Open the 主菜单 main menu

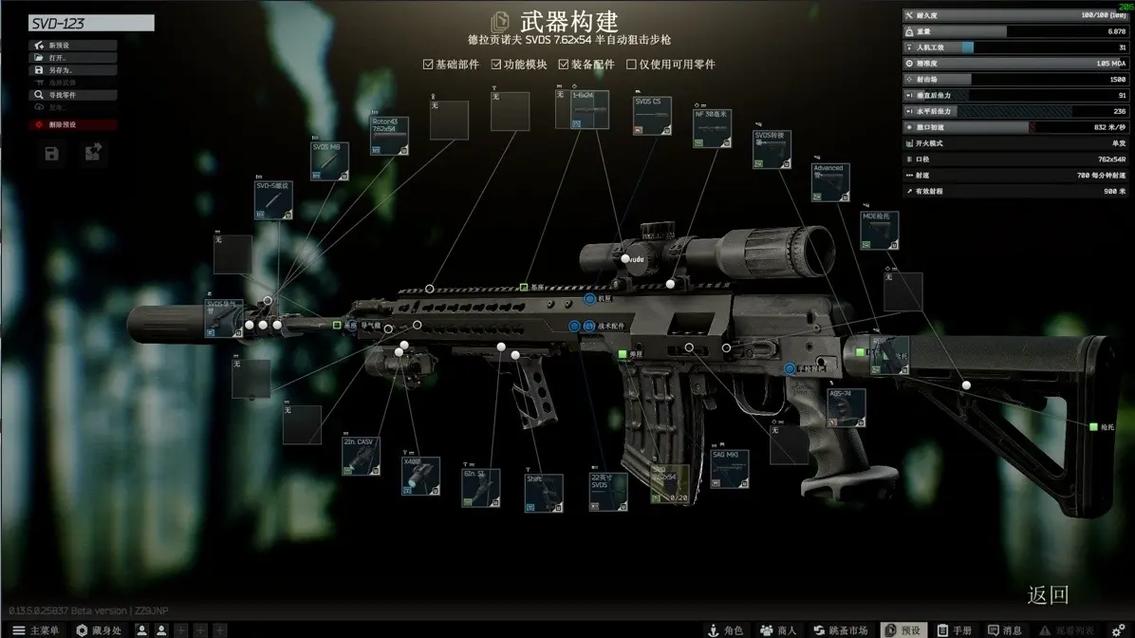(36, 630)
